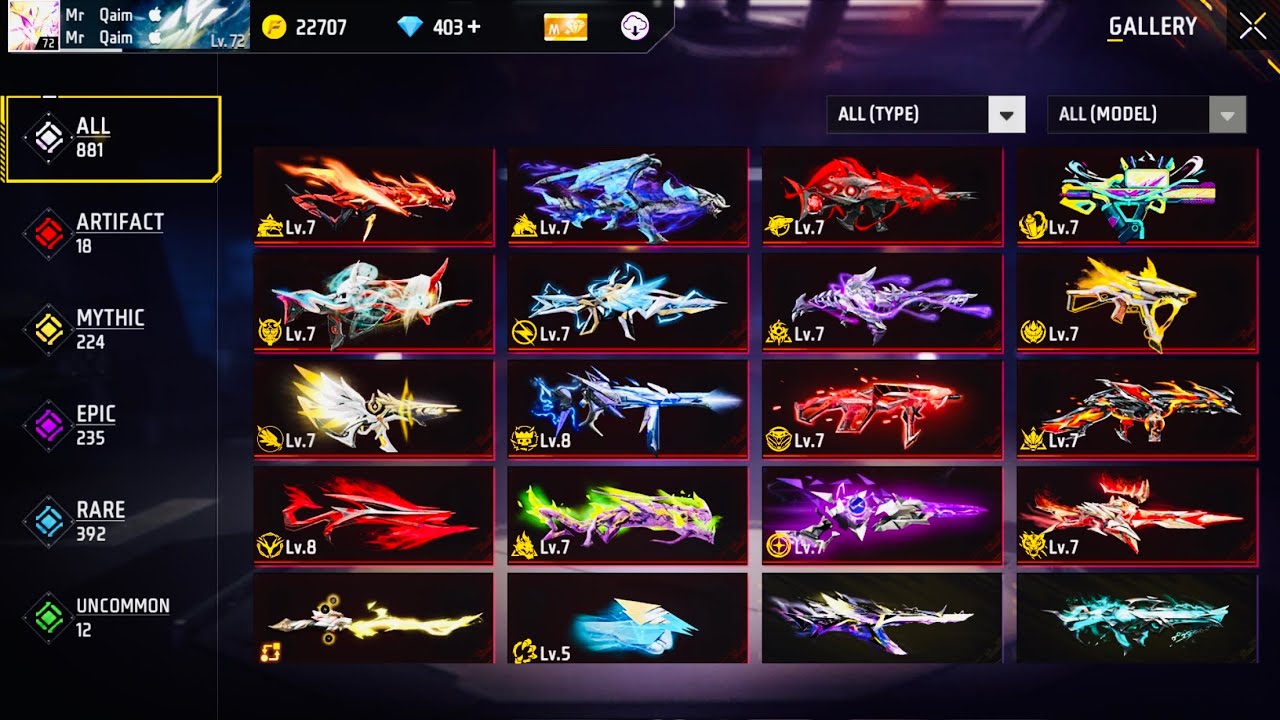Select the purple skin with blue orb
The width and height of the screenshot is (1280, 720).
(x=881, y=514)
